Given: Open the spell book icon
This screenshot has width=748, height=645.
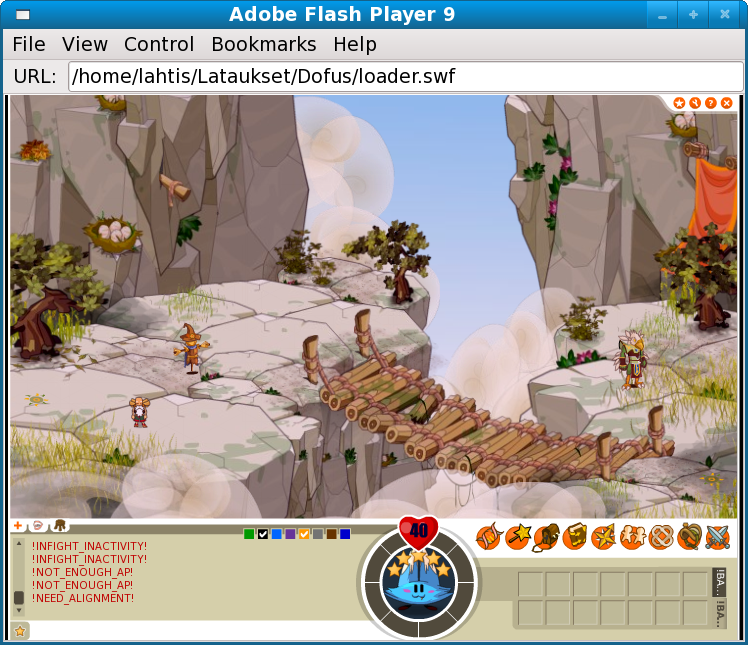Looking at the screenshot, I should click(574, 538).
